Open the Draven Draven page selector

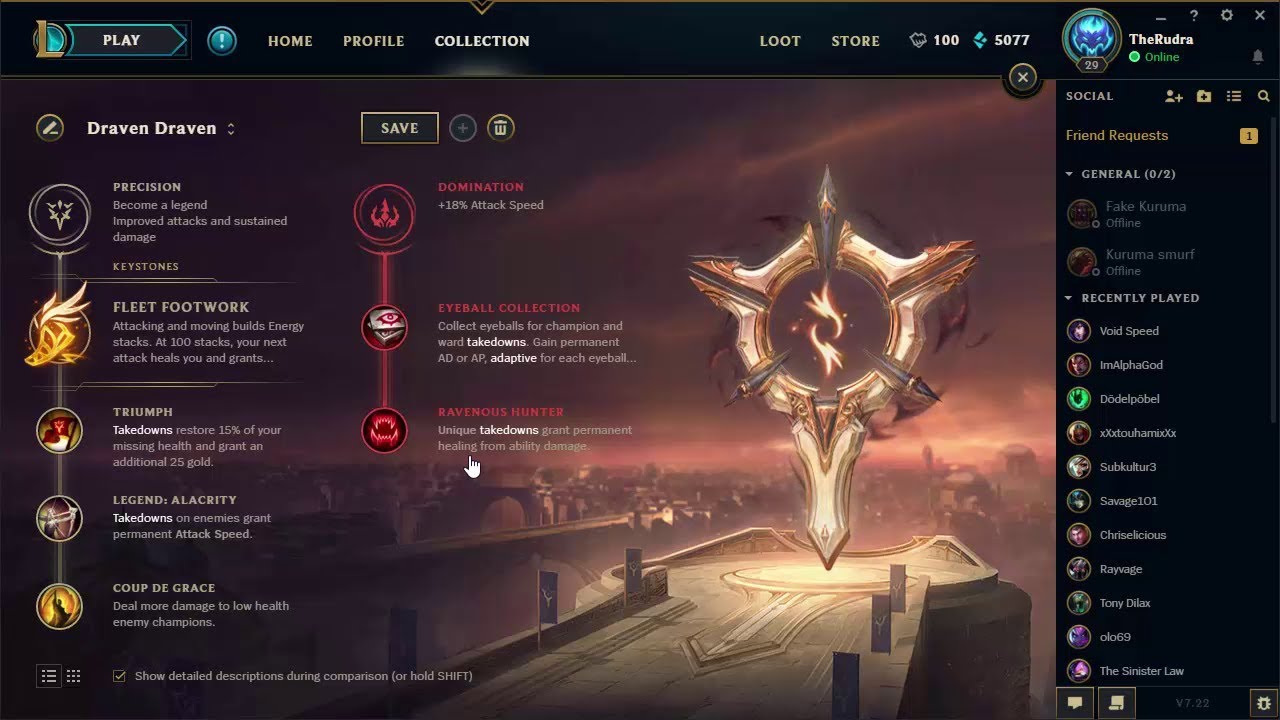click(x=229, y=128)
